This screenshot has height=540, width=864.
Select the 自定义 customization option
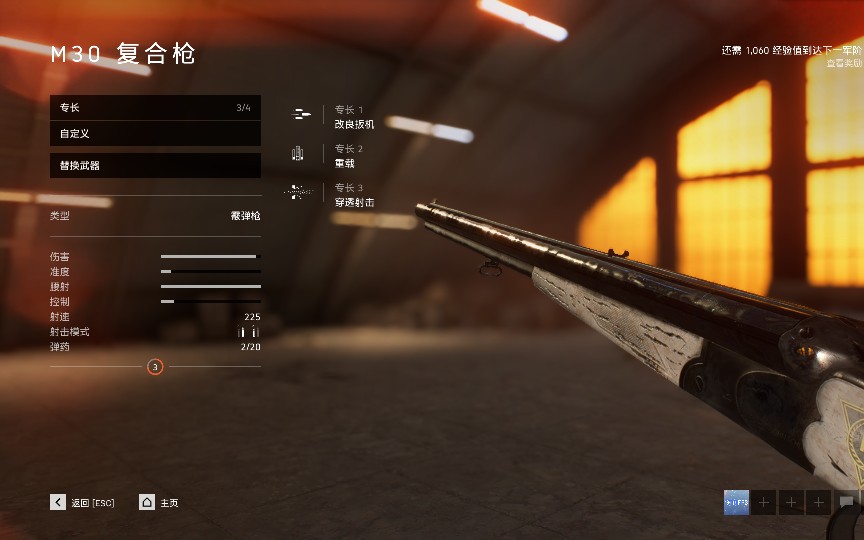[155, 133]
